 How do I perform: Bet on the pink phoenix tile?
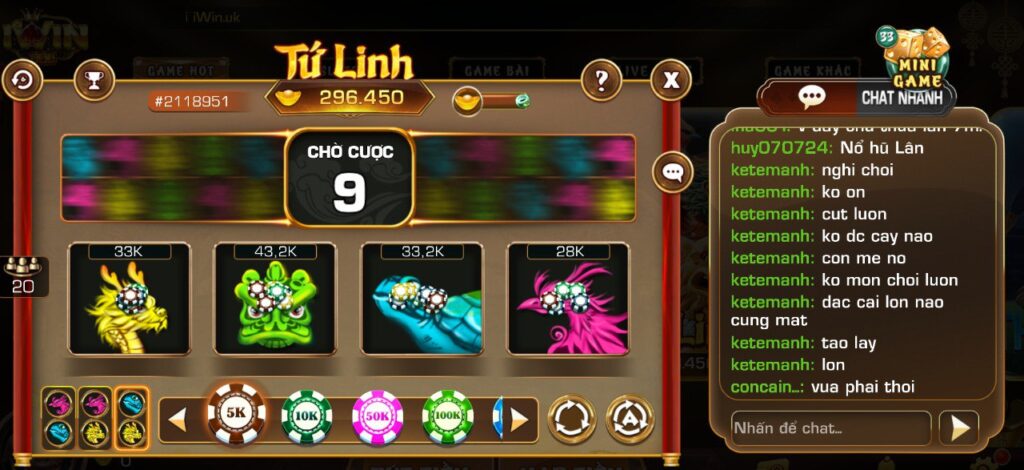(x=568, y=298)
